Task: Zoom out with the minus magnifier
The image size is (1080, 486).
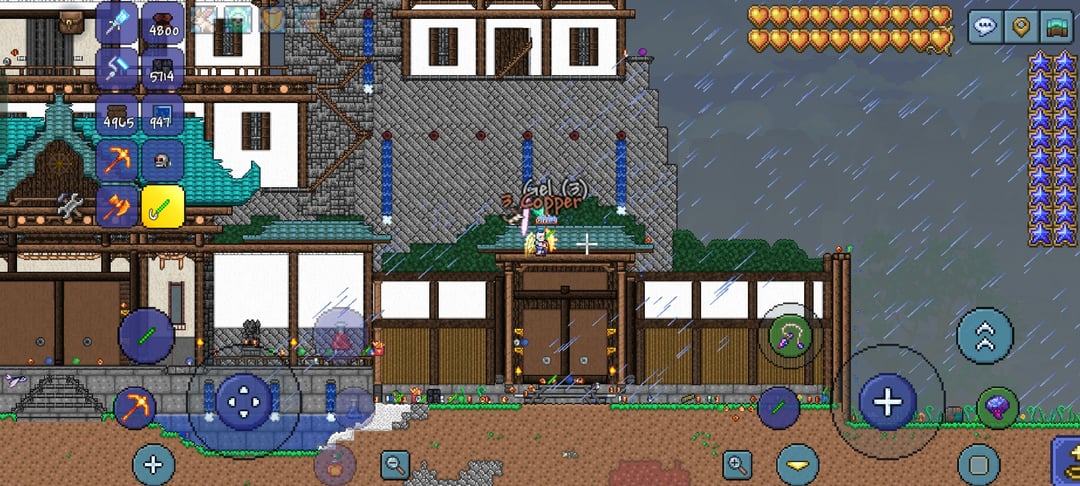Action: pos(395,464)
